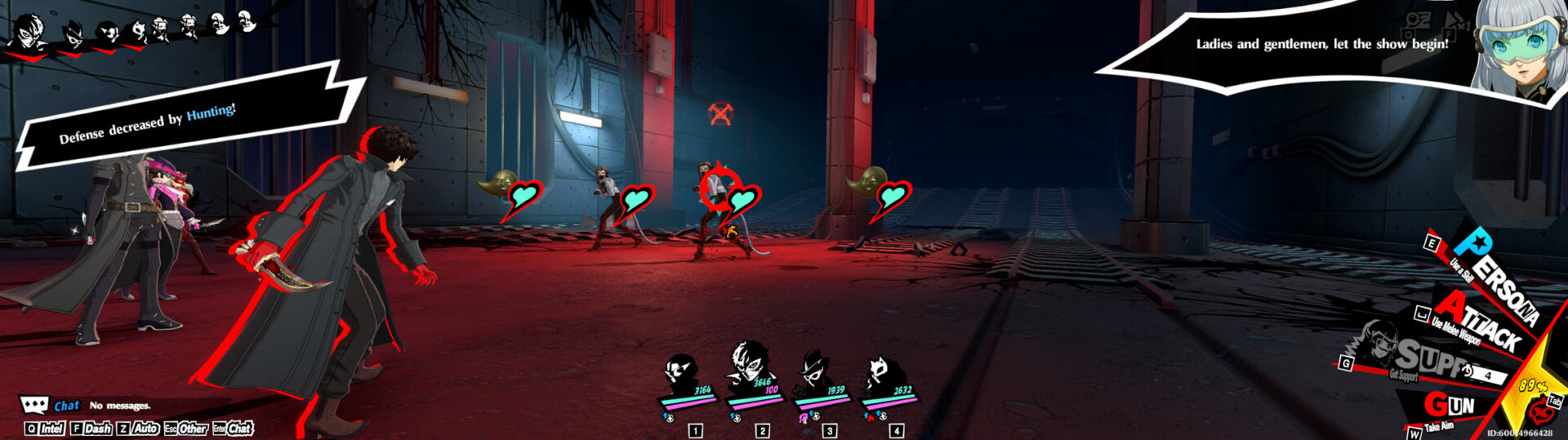The height and width of the screenshot is (440, 1568).
Task: Open the Intel panel
Action: 46,429
